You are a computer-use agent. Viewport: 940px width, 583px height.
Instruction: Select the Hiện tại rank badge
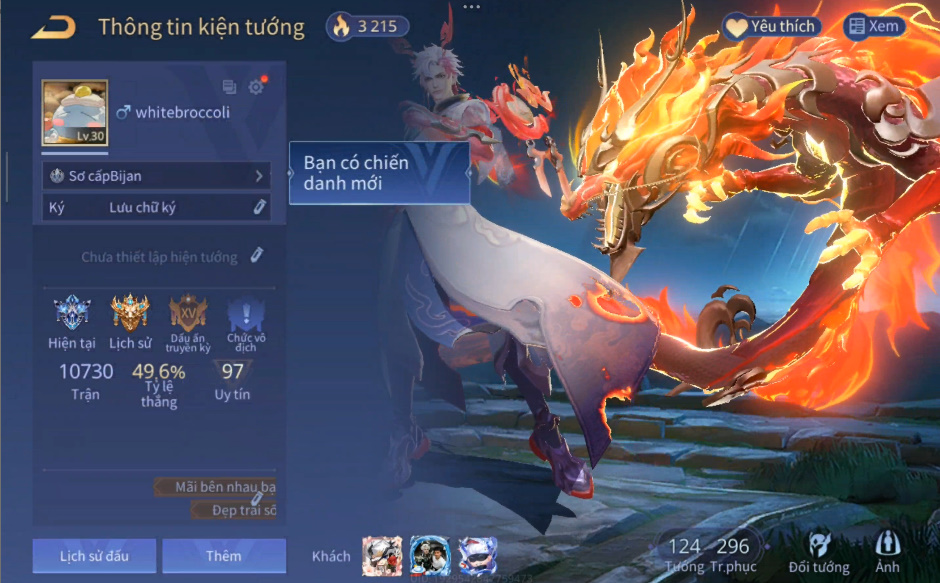click(72, 315)
